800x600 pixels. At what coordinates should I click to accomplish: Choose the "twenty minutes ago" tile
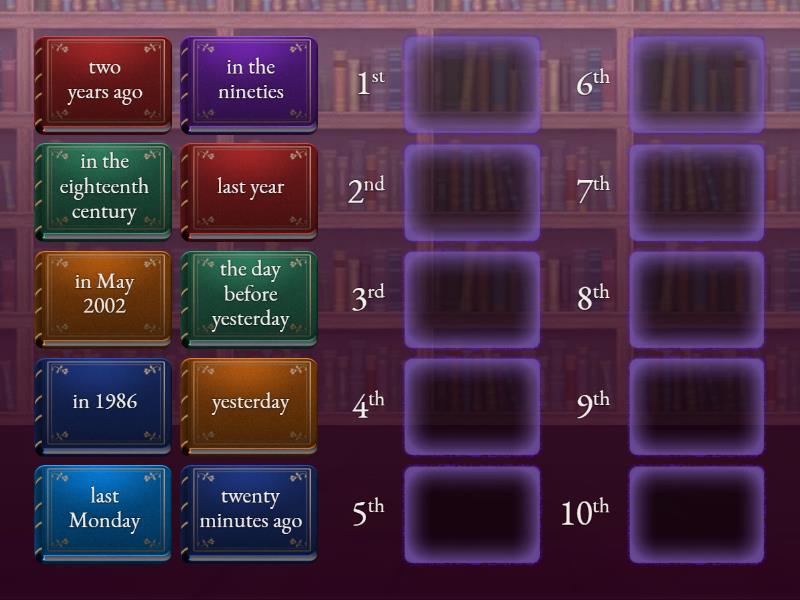coord(249,512)
